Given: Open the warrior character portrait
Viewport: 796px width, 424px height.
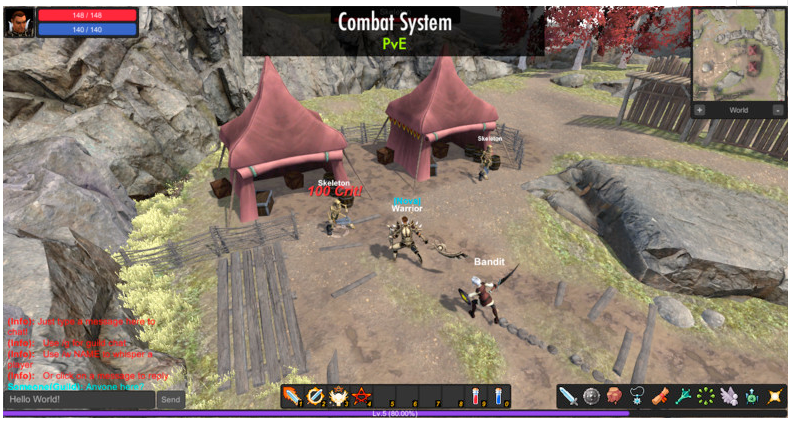Looking at the screenshot, I should point(19,21).
